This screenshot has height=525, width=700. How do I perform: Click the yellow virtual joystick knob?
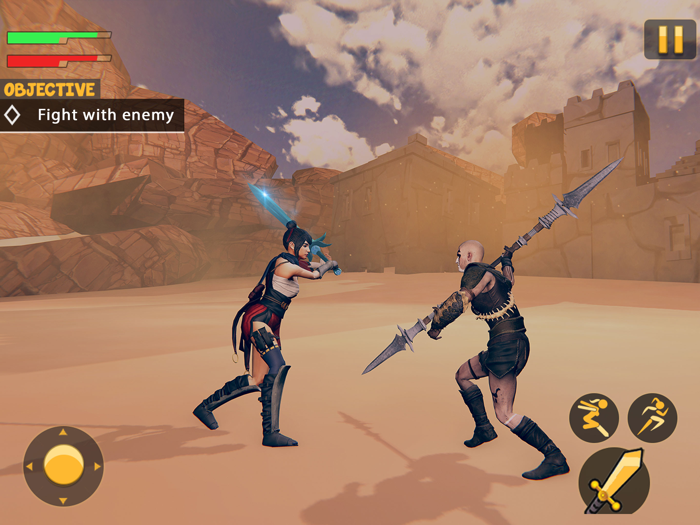point(63,465)
